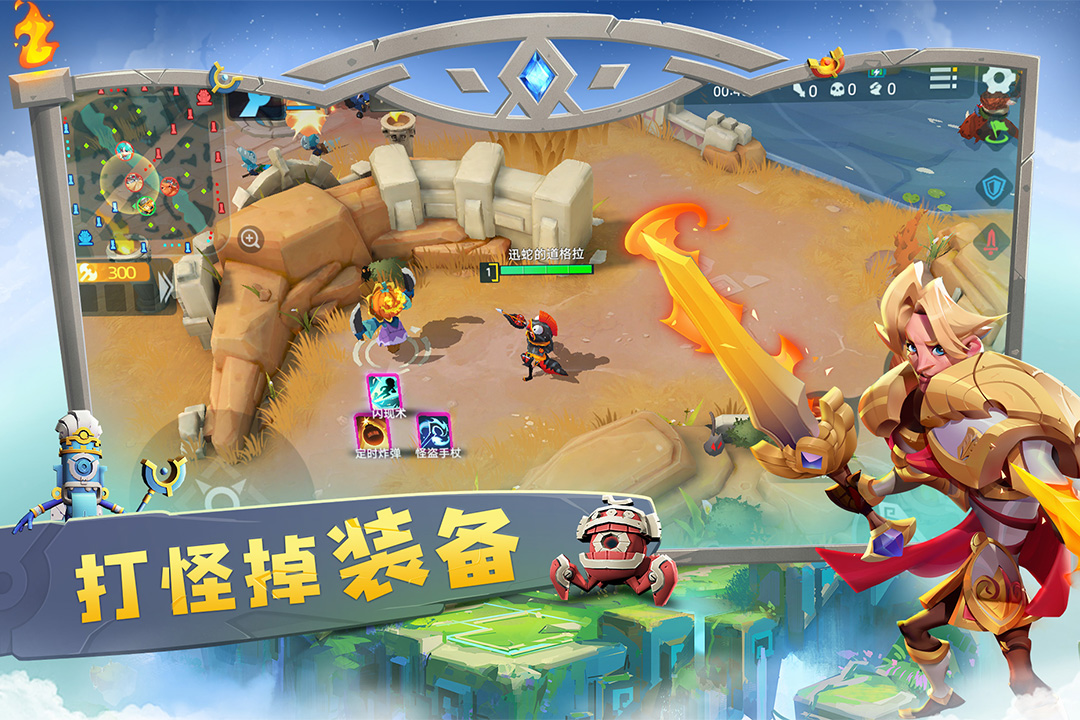The height and width of the screenshot is (720, 1080).
Task: Click the magnifier zoom button beside minimap
Action: coord(250,238)
